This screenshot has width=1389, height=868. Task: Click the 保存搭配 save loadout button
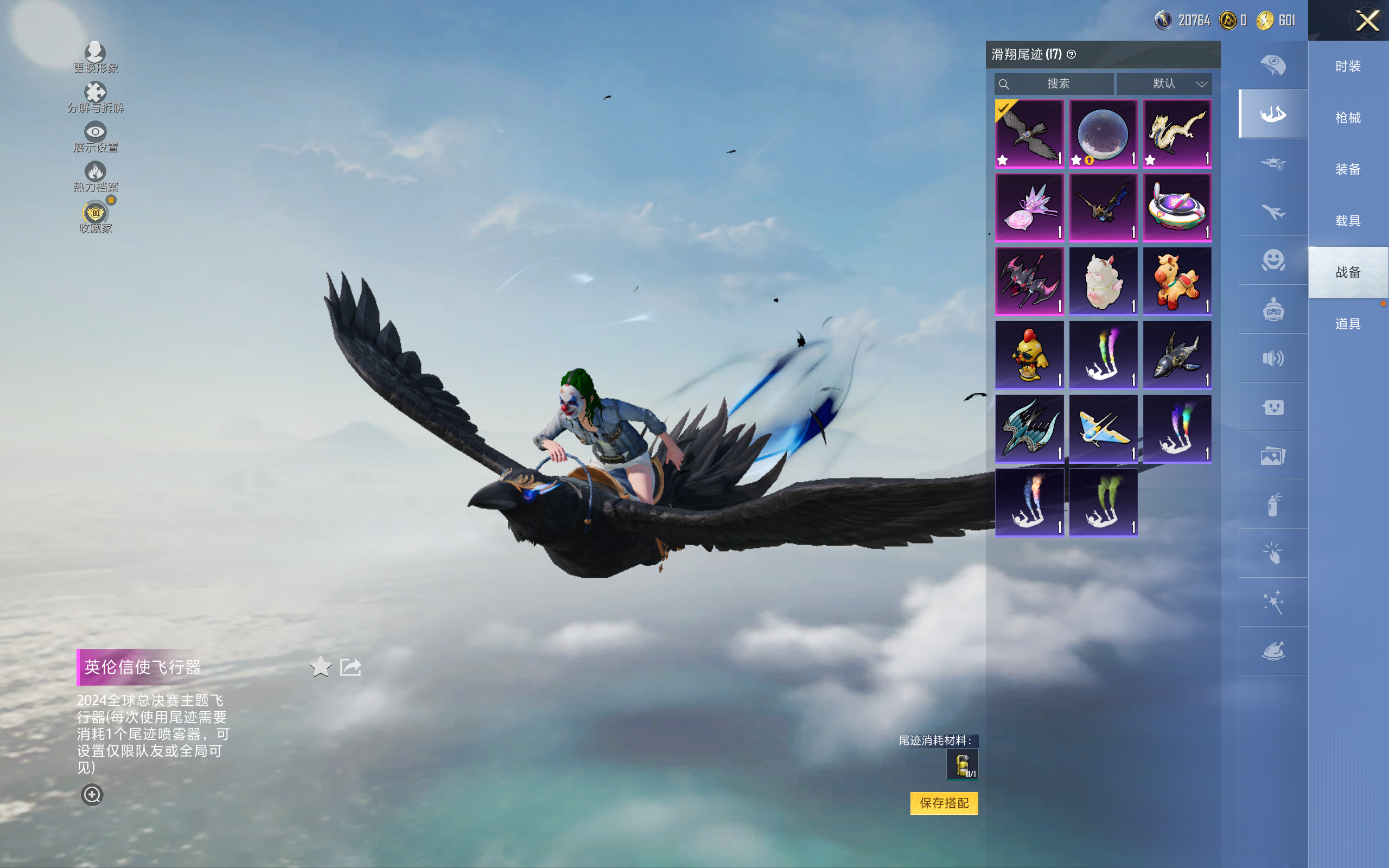tap(944, 803)
